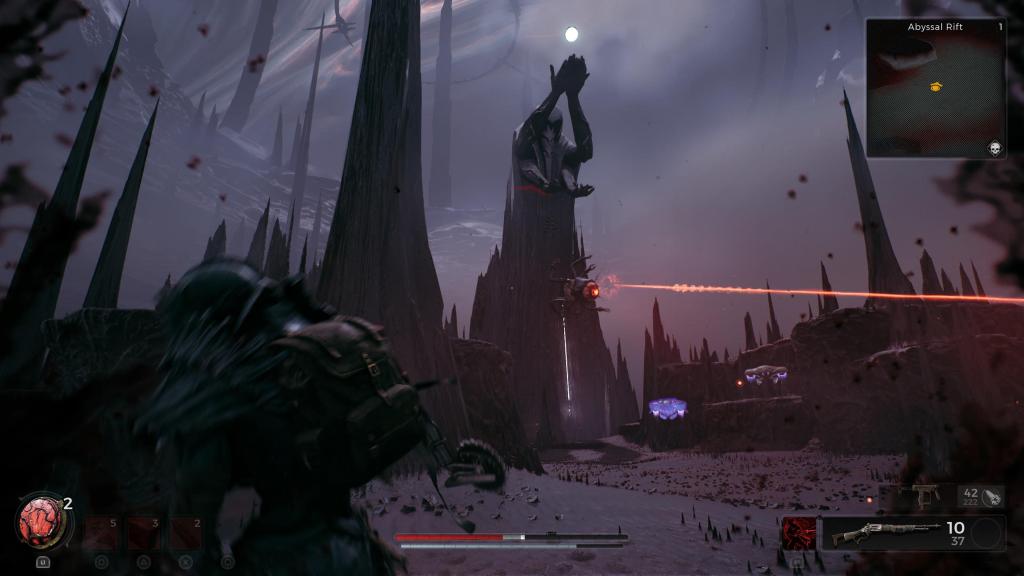Screen dimensions: 1024x576
Task: Select the quick slot with 3 charges
Action: 142,533
